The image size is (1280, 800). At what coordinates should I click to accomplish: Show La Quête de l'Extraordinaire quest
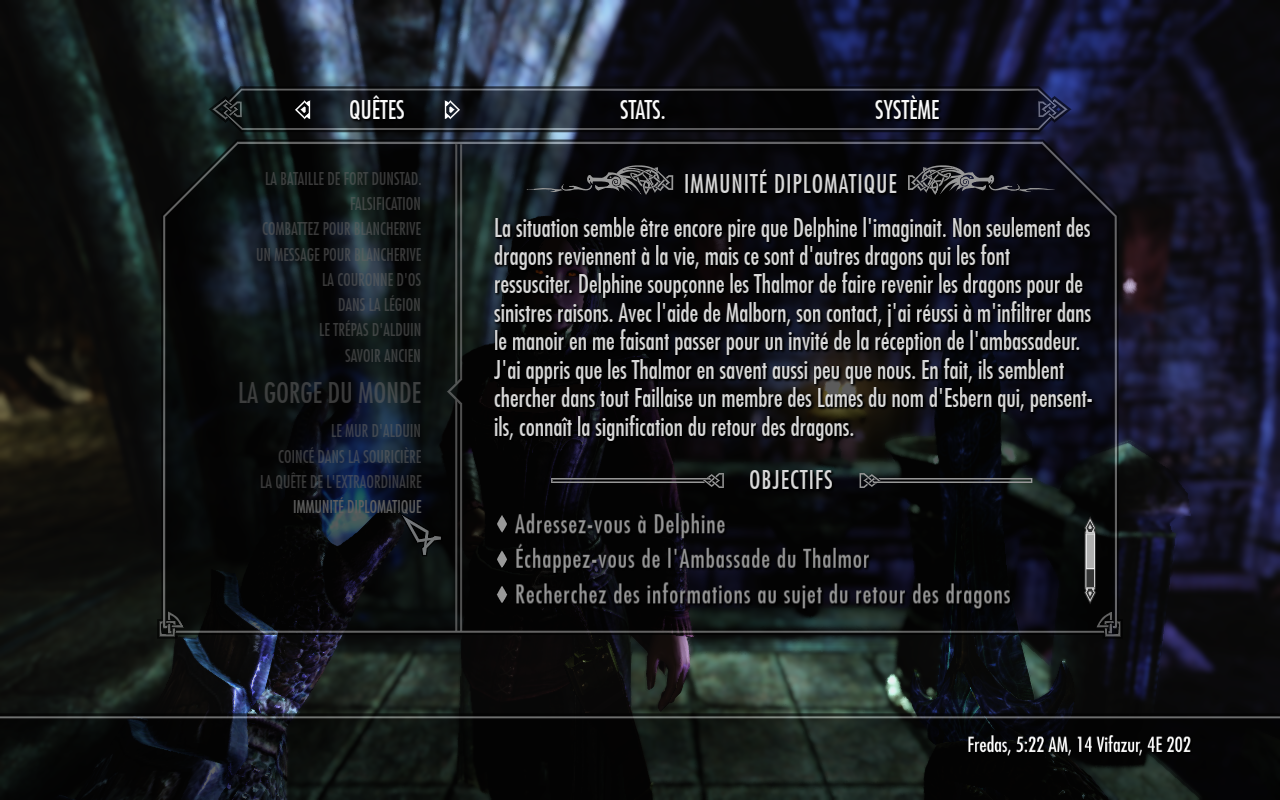point(341,481)
